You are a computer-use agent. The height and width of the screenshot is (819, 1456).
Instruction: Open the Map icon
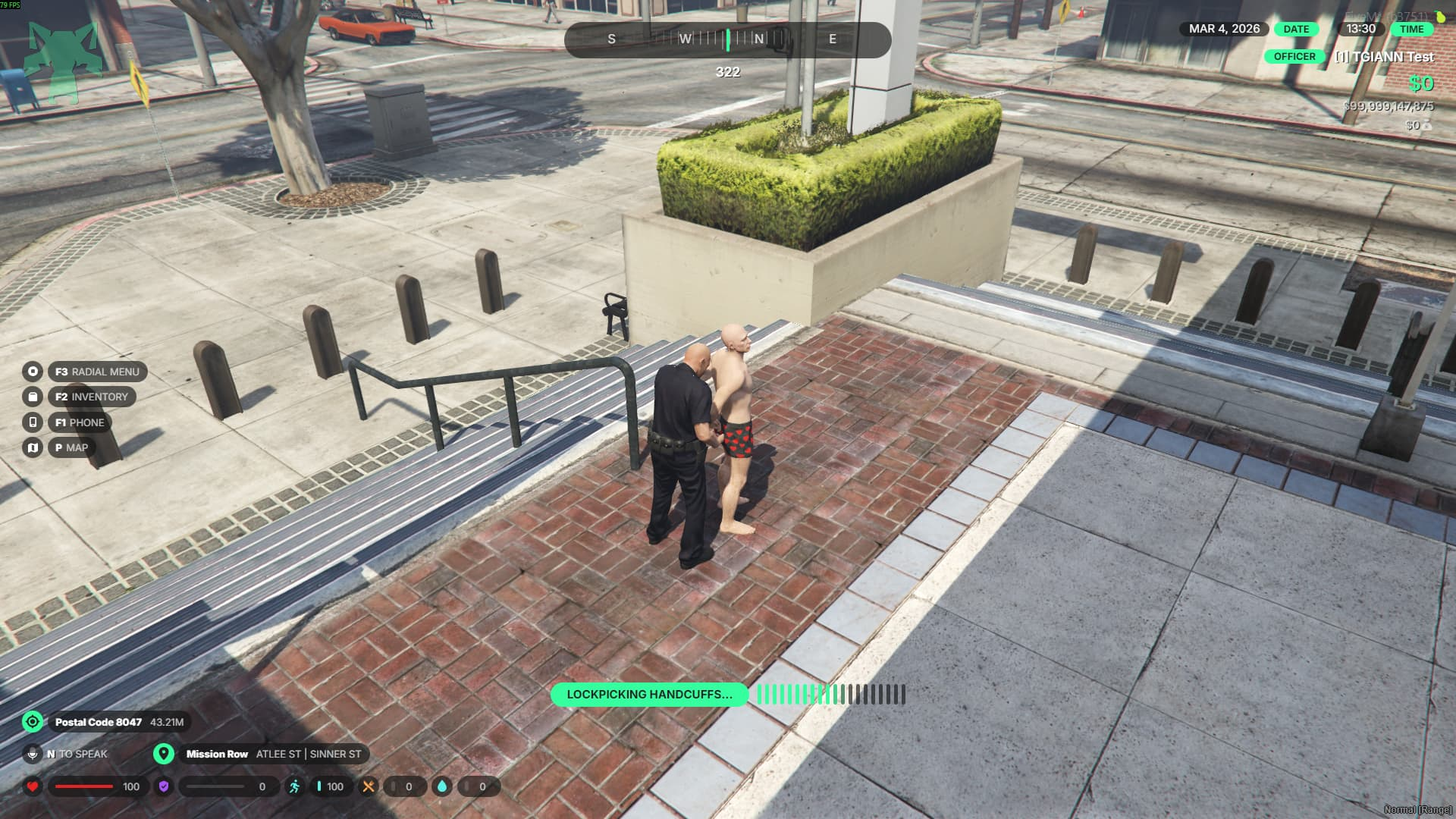click(33, 447)
